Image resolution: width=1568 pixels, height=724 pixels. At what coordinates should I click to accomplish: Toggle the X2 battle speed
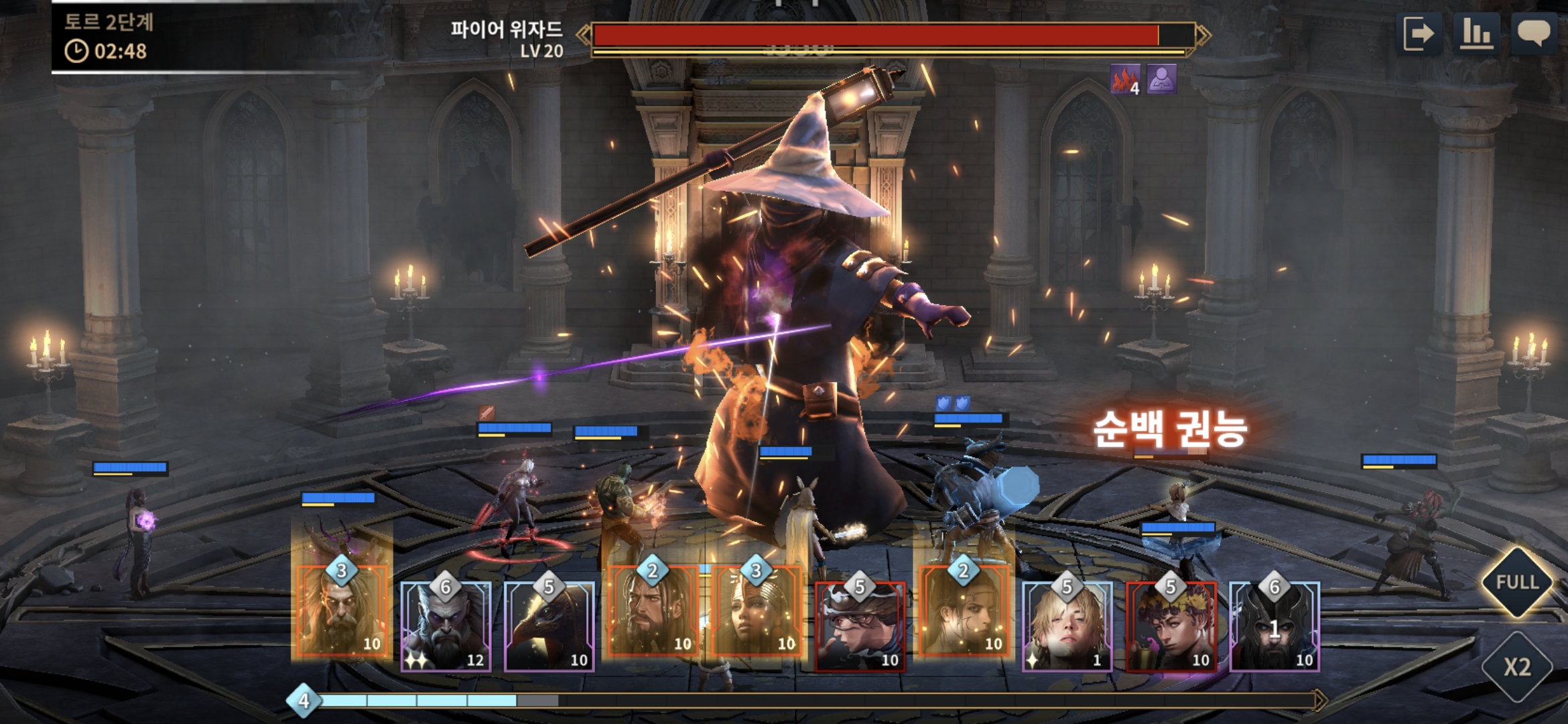tap(1516, 666)
